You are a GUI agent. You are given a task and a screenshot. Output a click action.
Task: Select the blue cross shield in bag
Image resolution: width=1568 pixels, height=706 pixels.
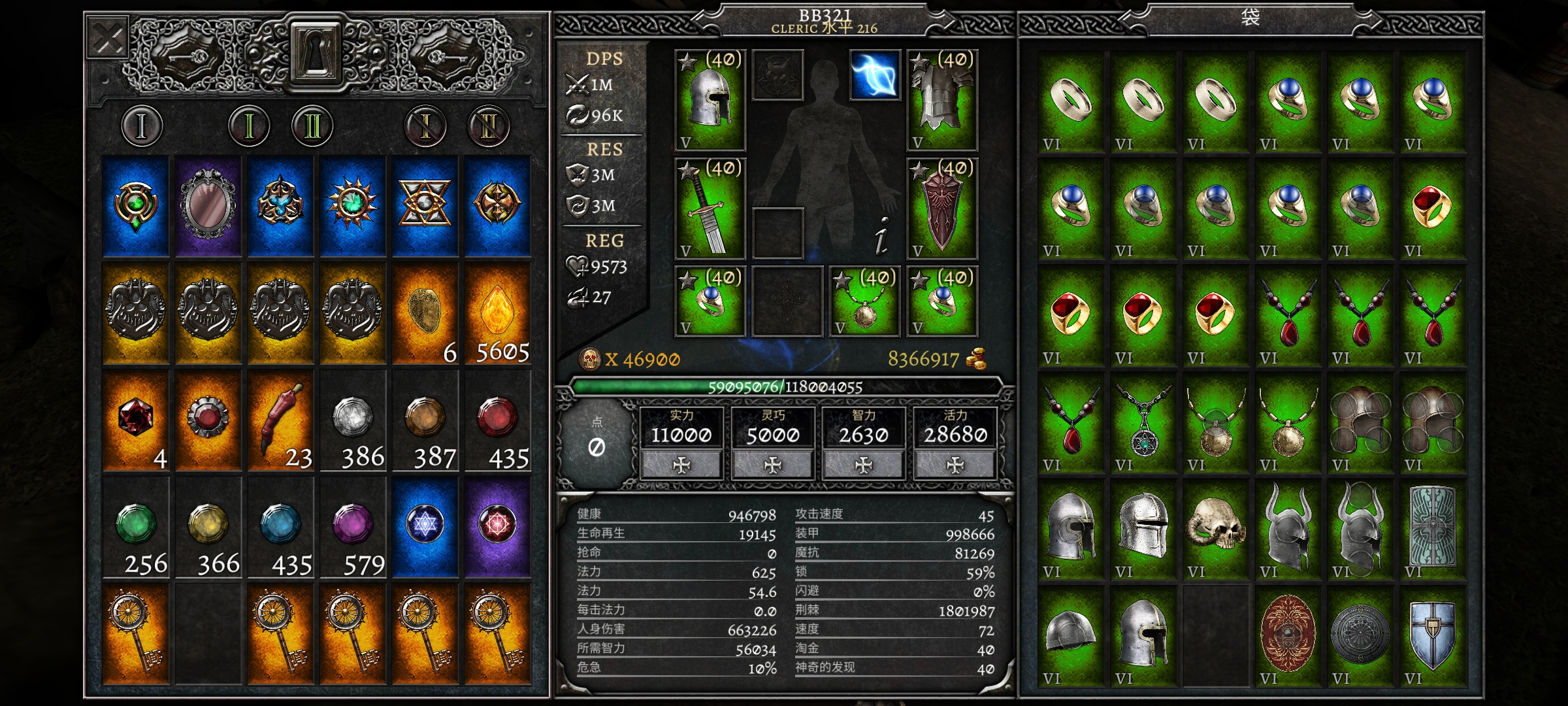tap(1432, 637)
